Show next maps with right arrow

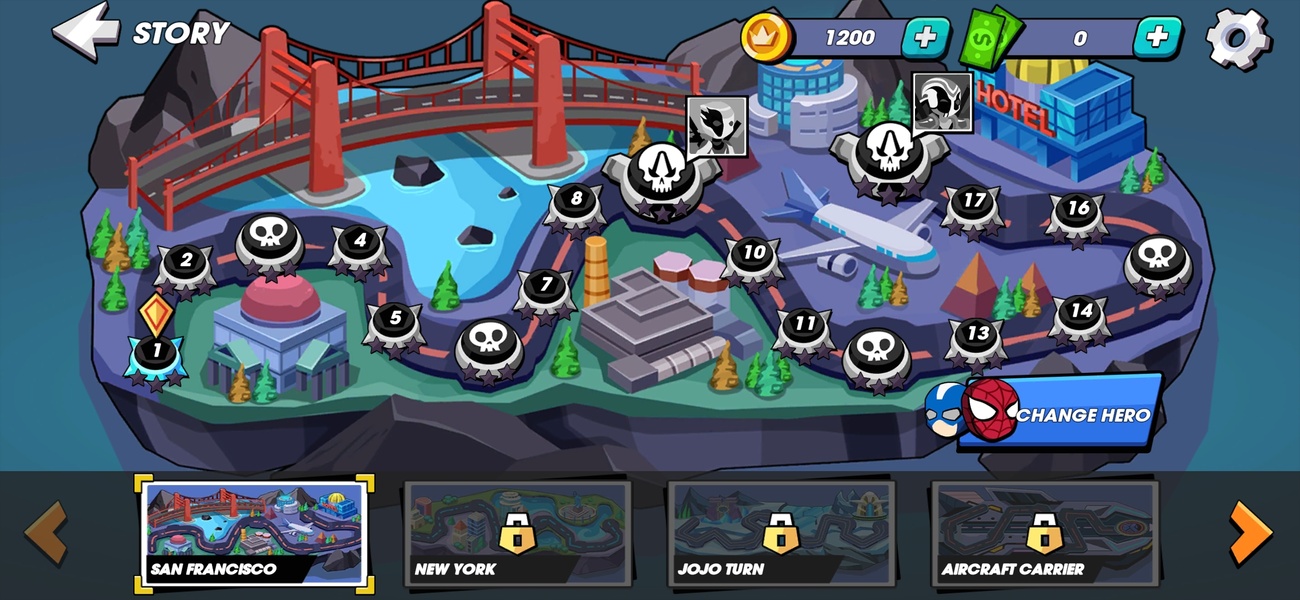tap(1249, 532)
